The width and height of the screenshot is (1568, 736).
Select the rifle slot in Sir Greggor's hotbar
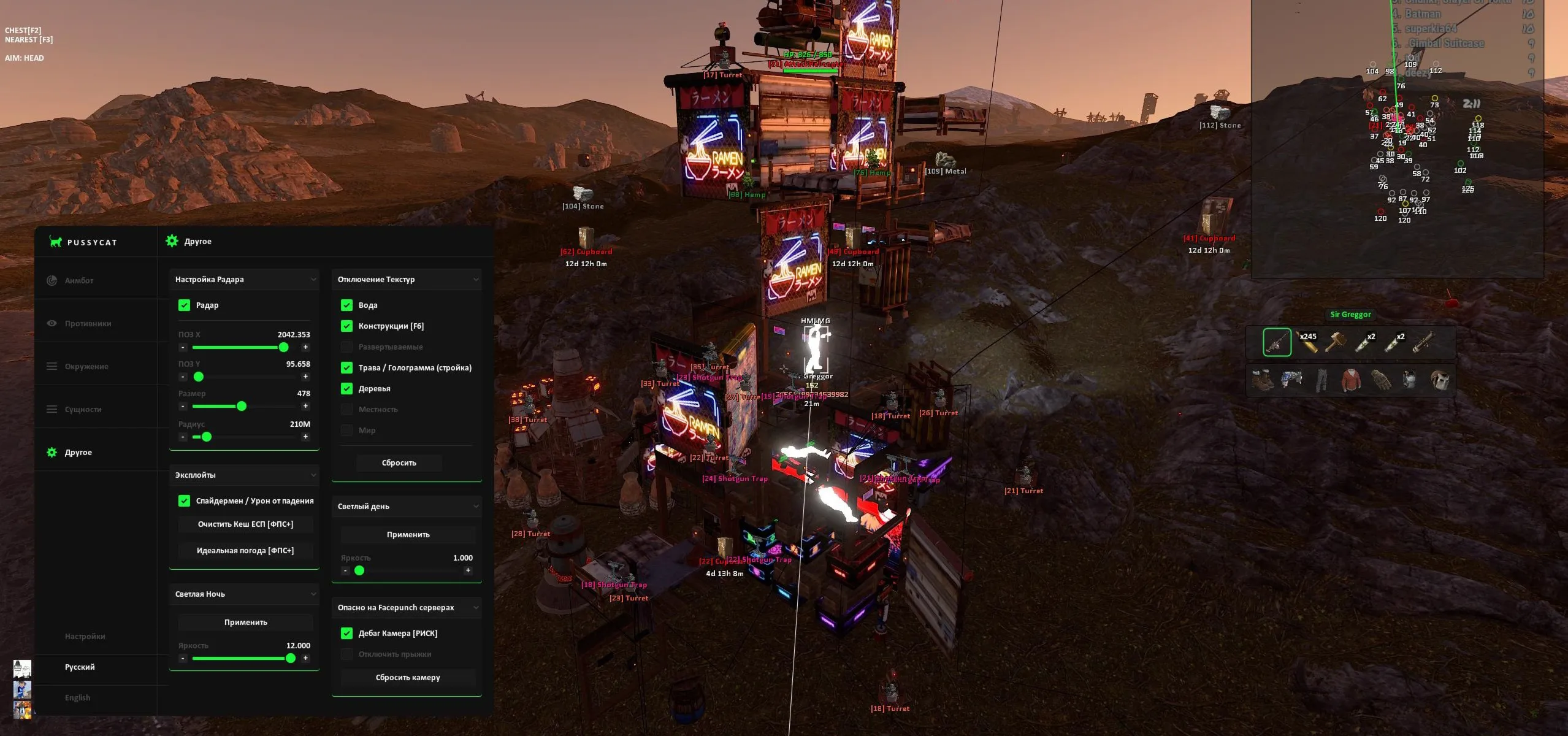pyautogui.click(x=1277, y=342)
